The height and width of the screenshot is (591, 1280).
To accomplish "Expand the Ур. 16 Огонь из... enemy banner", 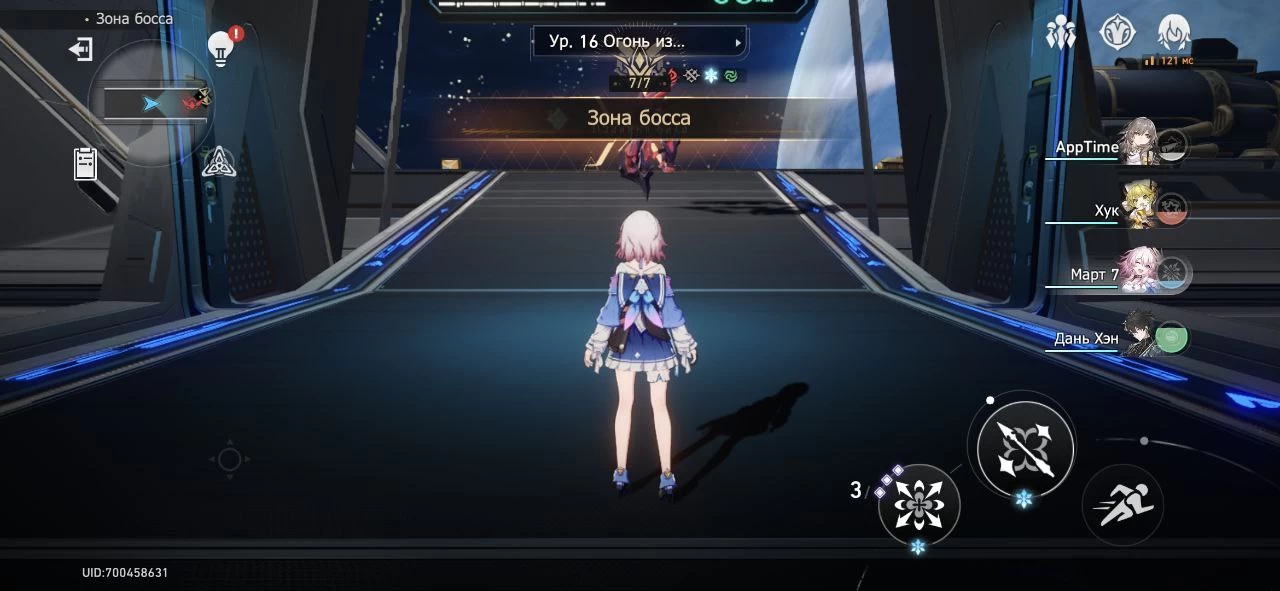I will click(639, 42).
